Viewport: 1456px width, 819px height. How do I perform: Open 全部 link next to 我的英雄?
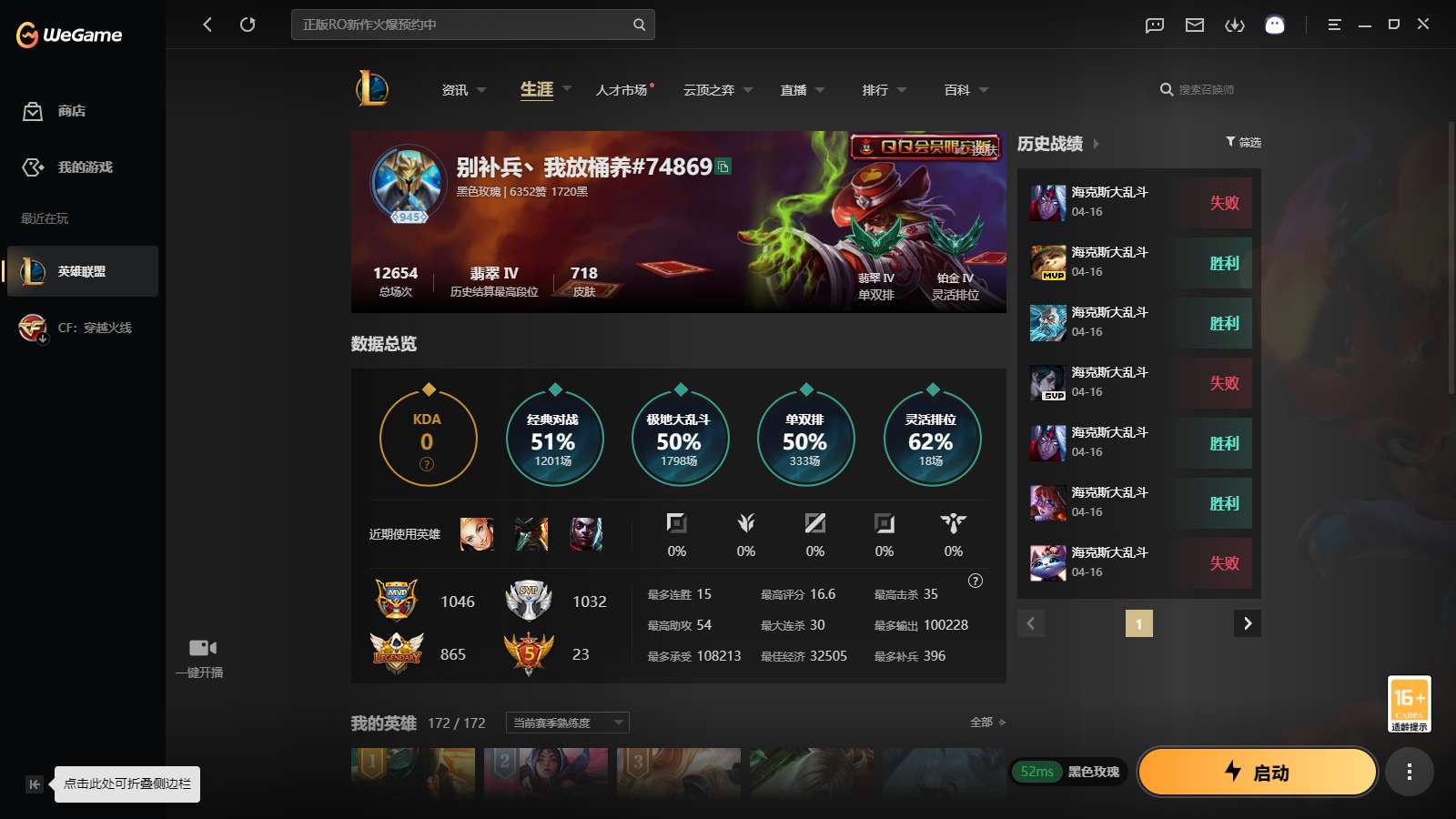(983, 722)
